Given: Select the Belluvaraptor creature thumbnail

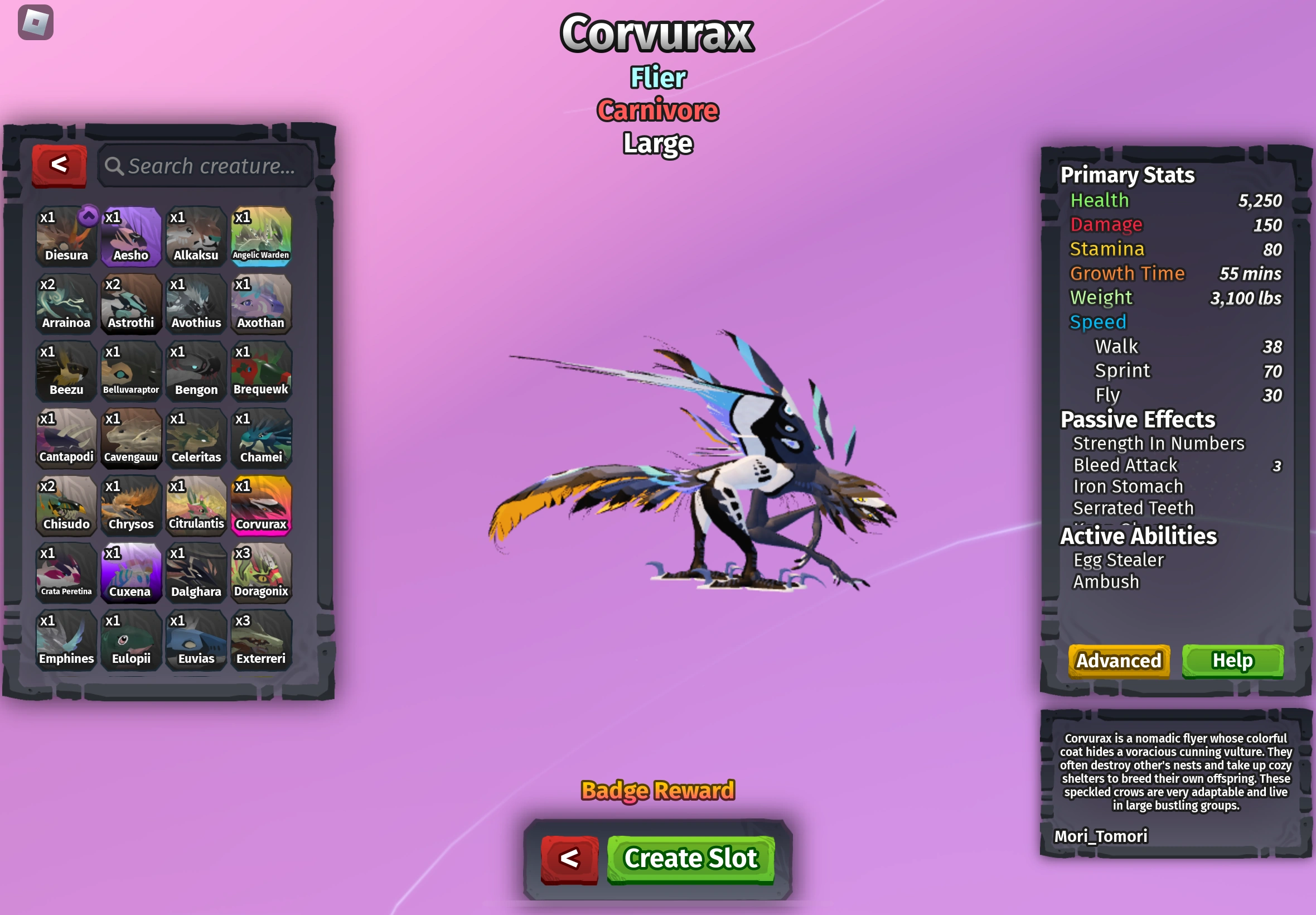Looking at the screenshot, I should pyautogui.click(x=130, y=369).
